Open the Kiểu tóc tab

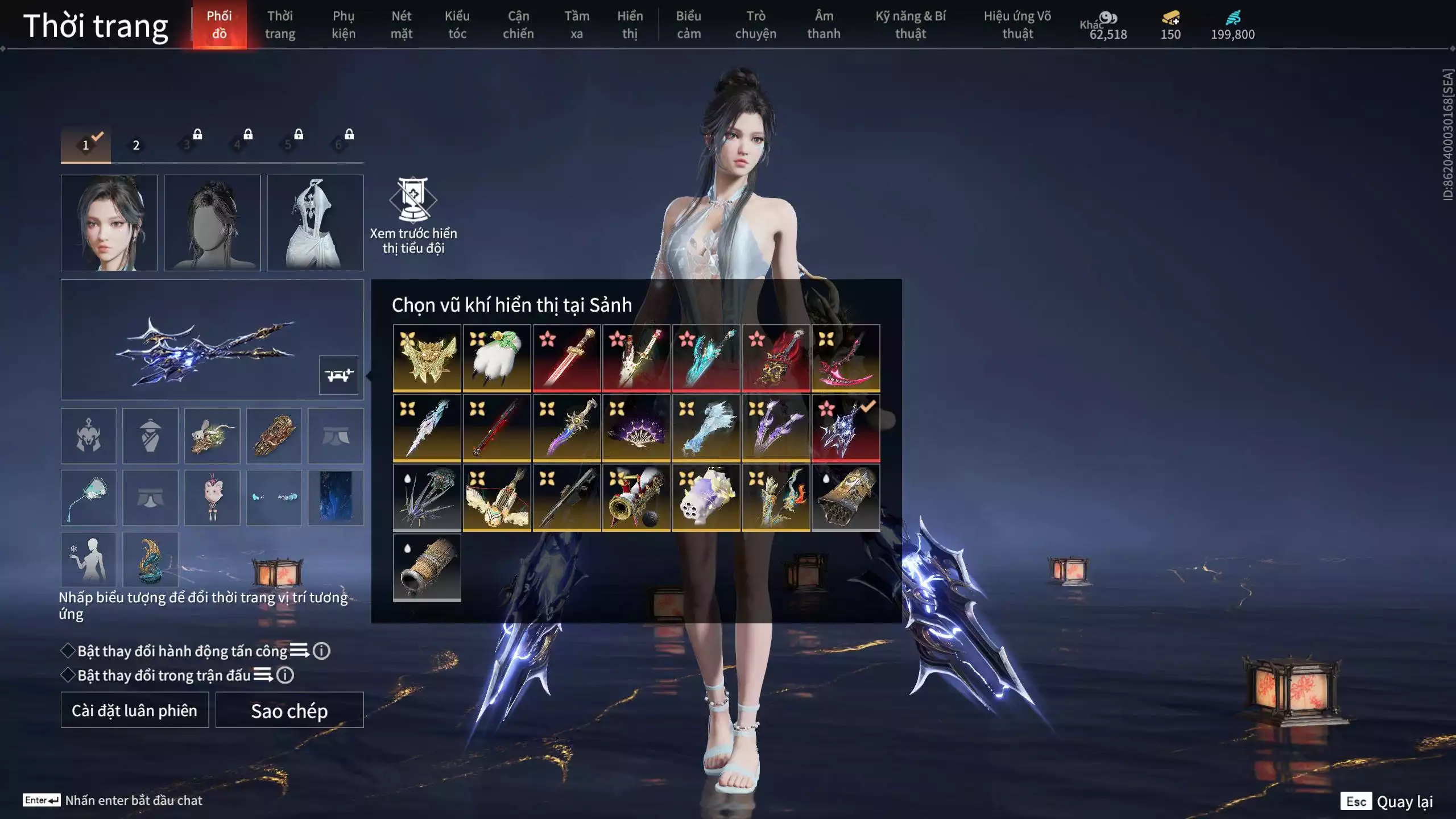coord(457,24)
